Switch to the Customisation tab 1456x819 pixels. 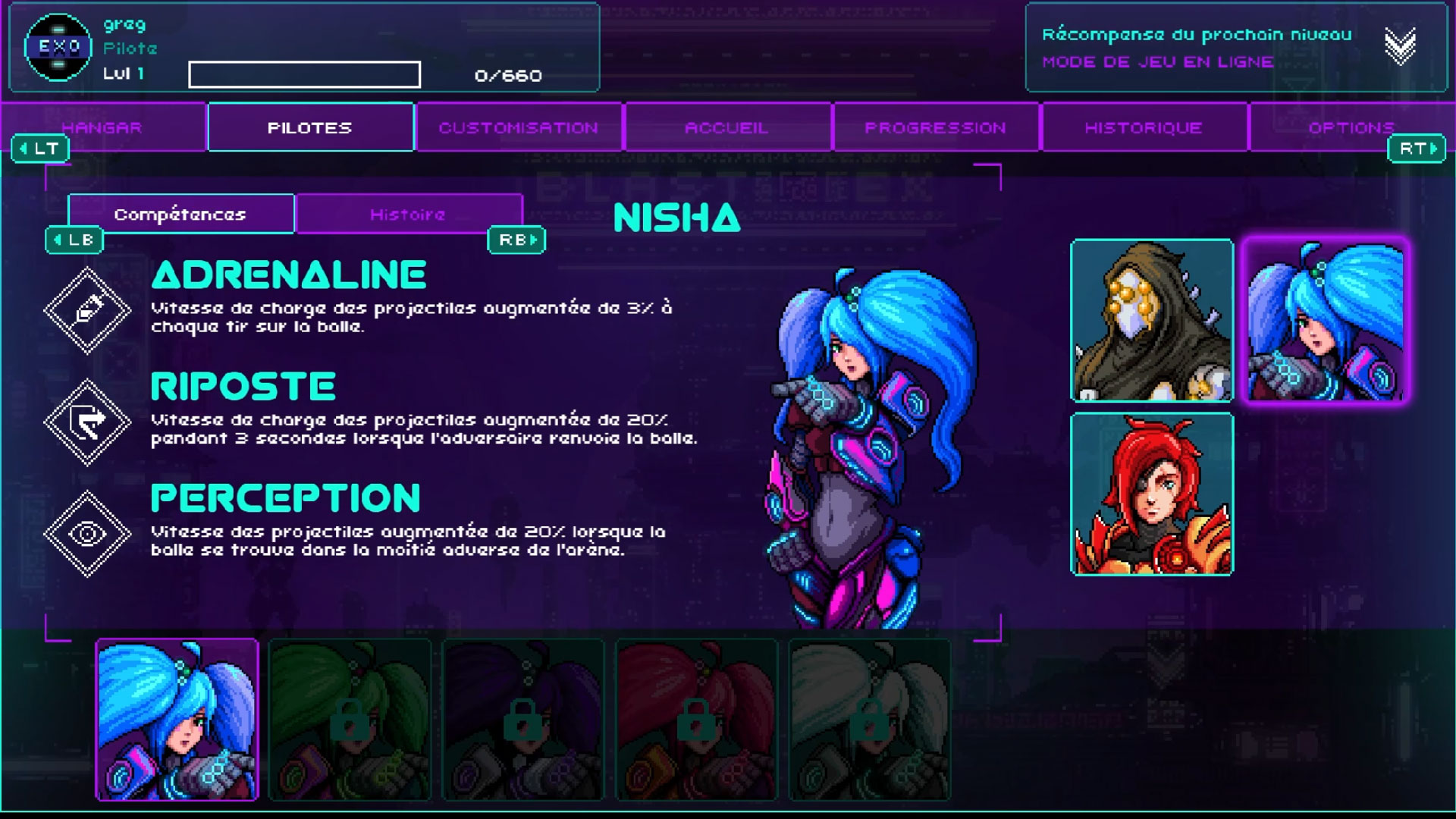pyautogui.click(x=519, y=127)
